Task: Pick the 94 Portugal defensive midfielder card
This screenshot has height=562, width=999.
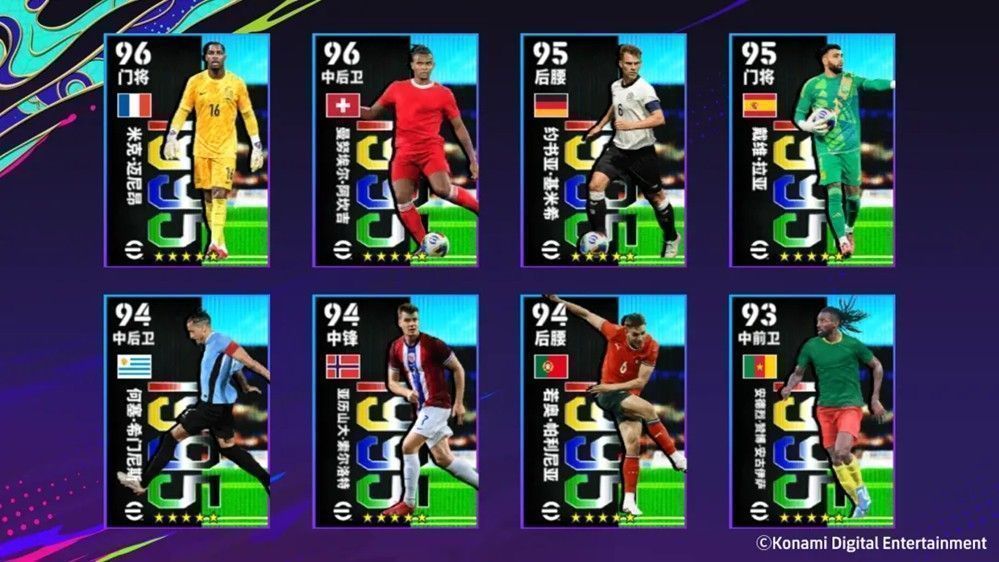Action: (603, 411)
